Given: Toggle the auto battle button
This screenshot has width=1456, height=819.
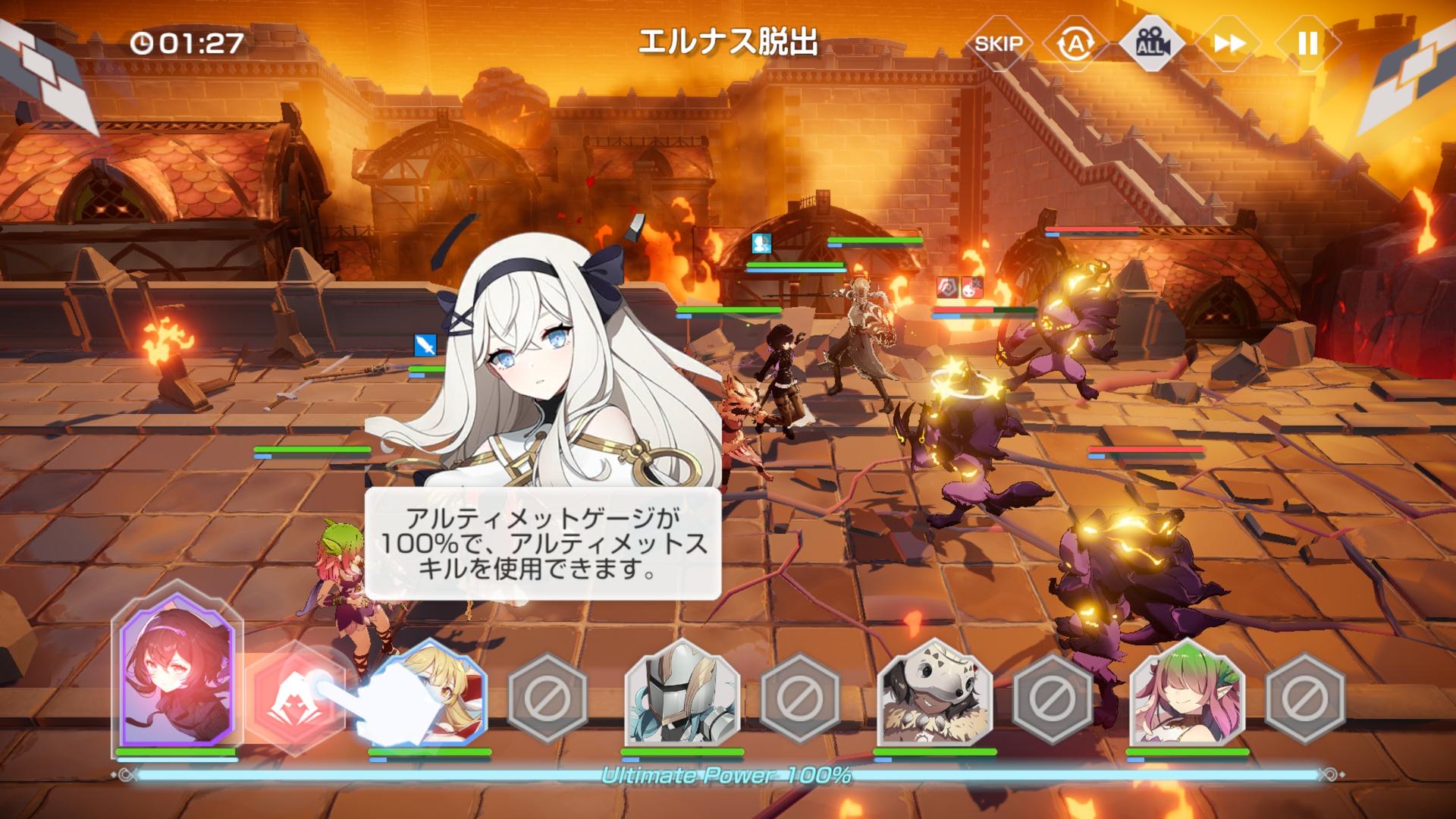Looking at the screenshot, I should pos(1075,44).
